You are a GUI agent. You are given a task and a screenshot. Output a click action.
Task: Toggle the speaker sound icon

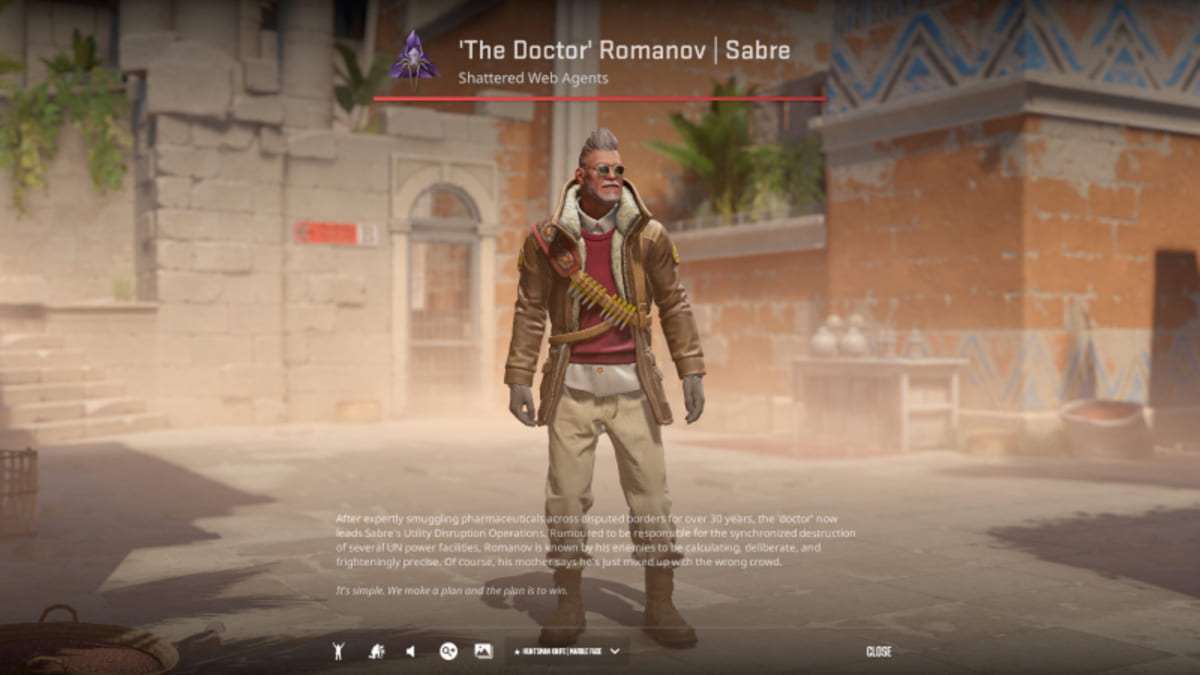[411, 651]
